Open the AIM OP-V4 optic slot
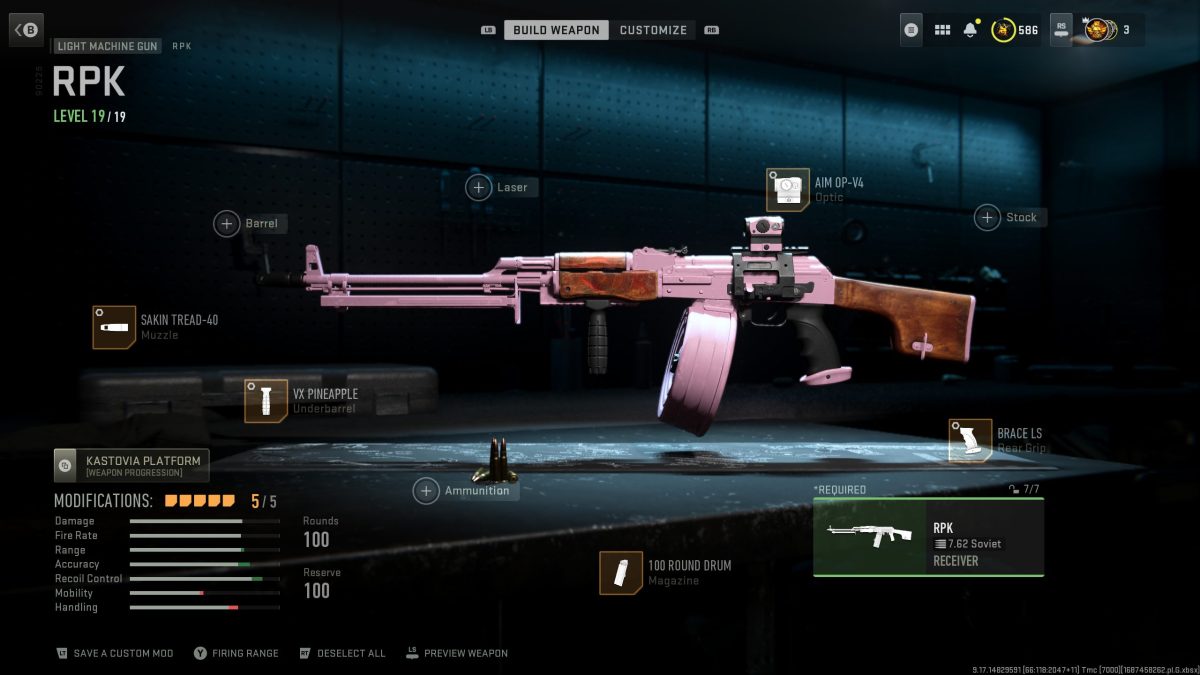This screenshot has width=1200, height=675. coord(788,189)
